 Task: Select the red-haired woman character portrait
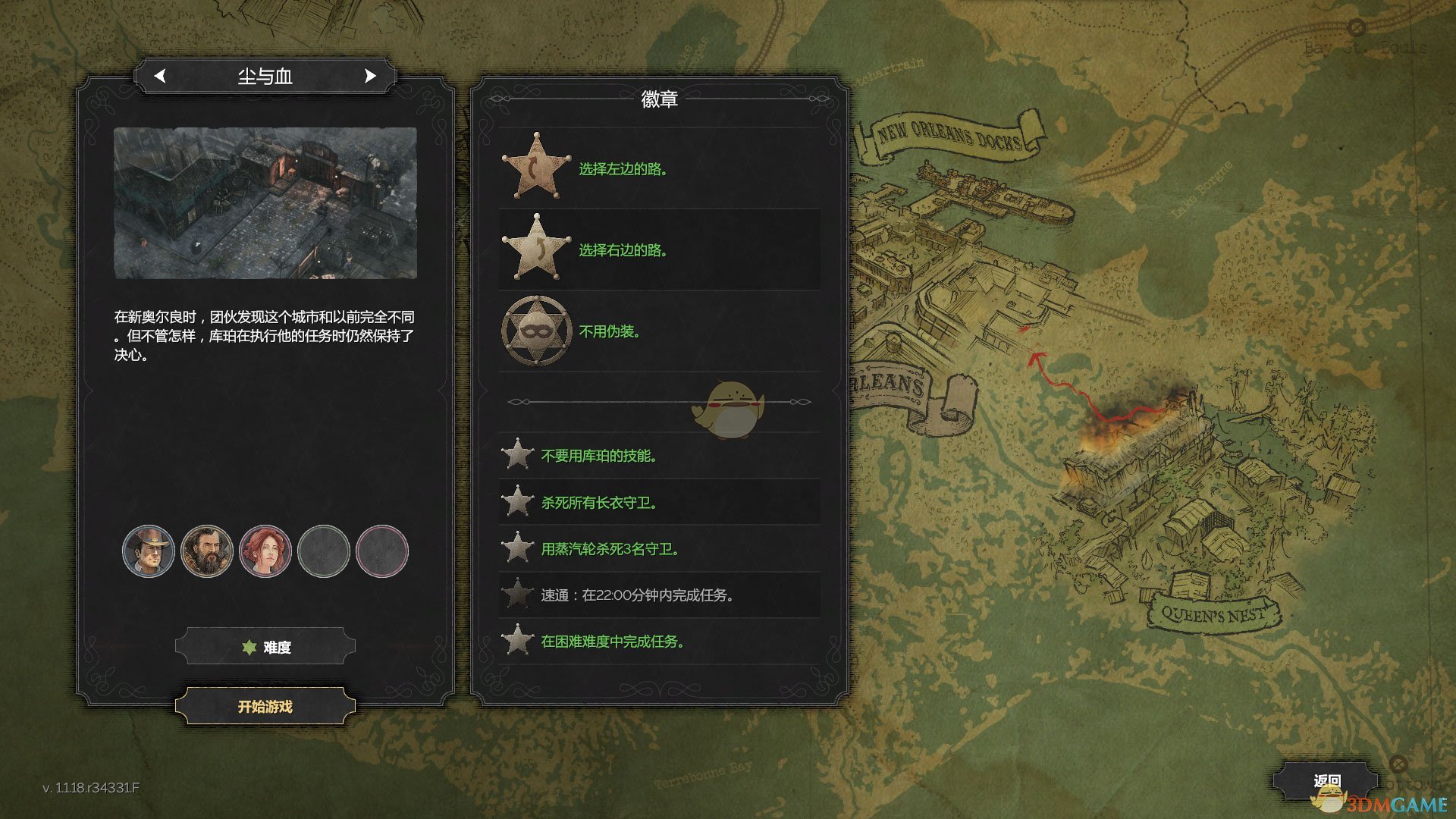click(265, 551)
